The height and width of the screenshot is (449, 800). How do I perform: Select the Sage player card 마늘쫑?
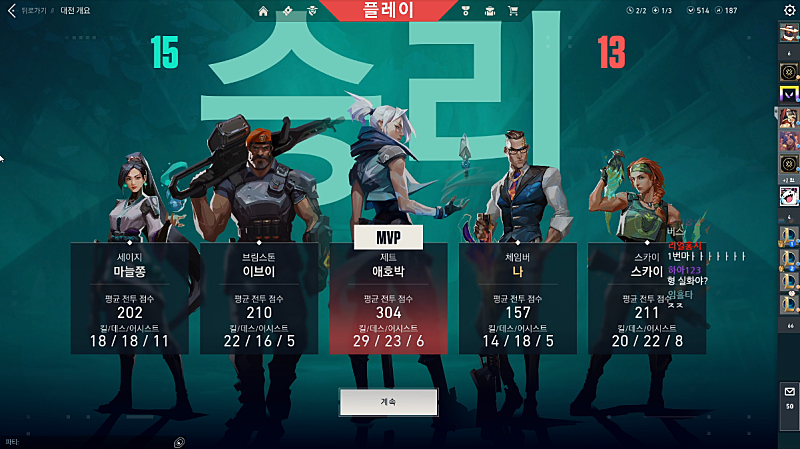click(129, 298)
